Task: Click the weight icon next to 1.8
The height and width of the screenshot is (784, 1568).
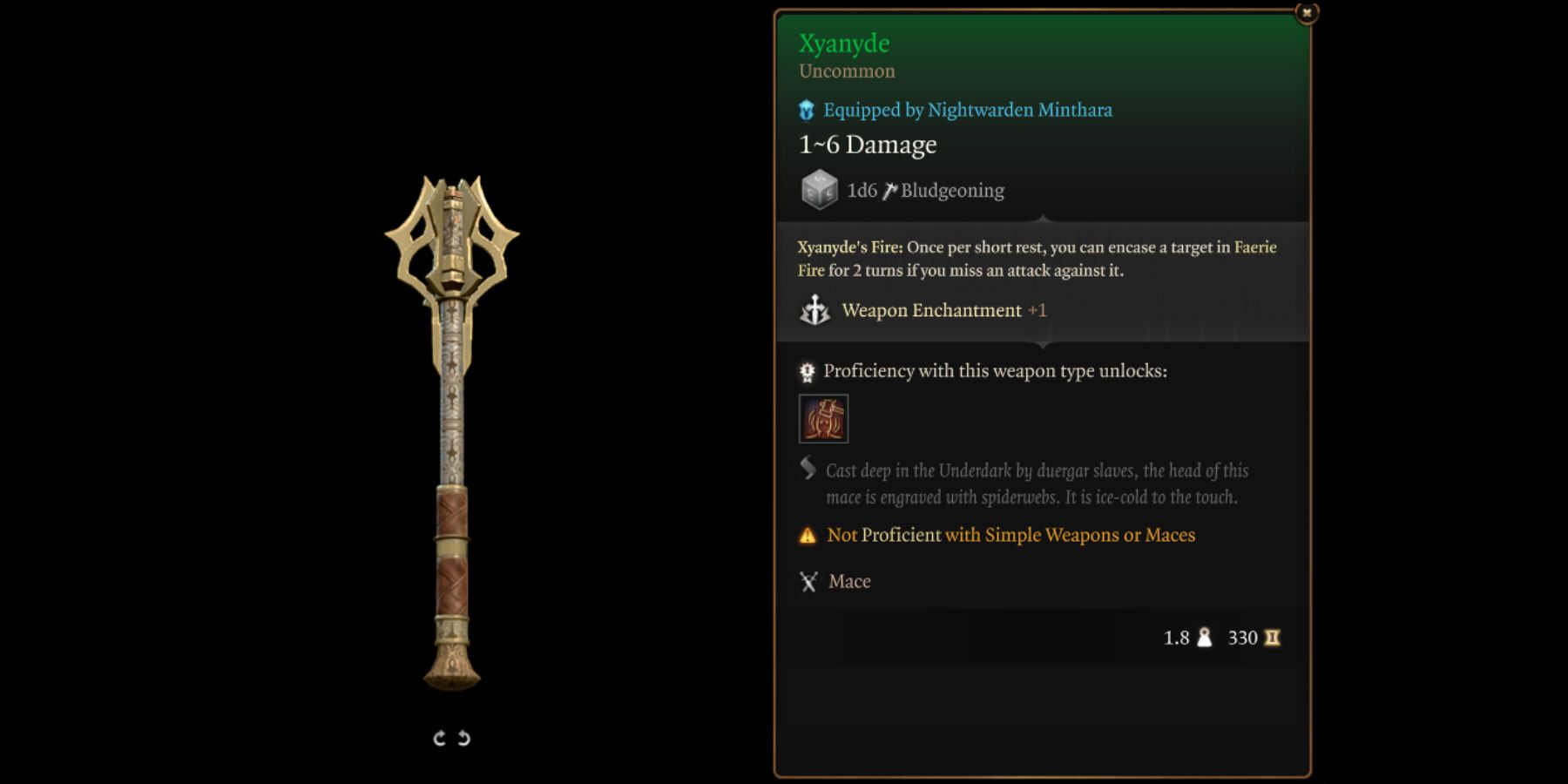Action: [x=1203, y=638]
